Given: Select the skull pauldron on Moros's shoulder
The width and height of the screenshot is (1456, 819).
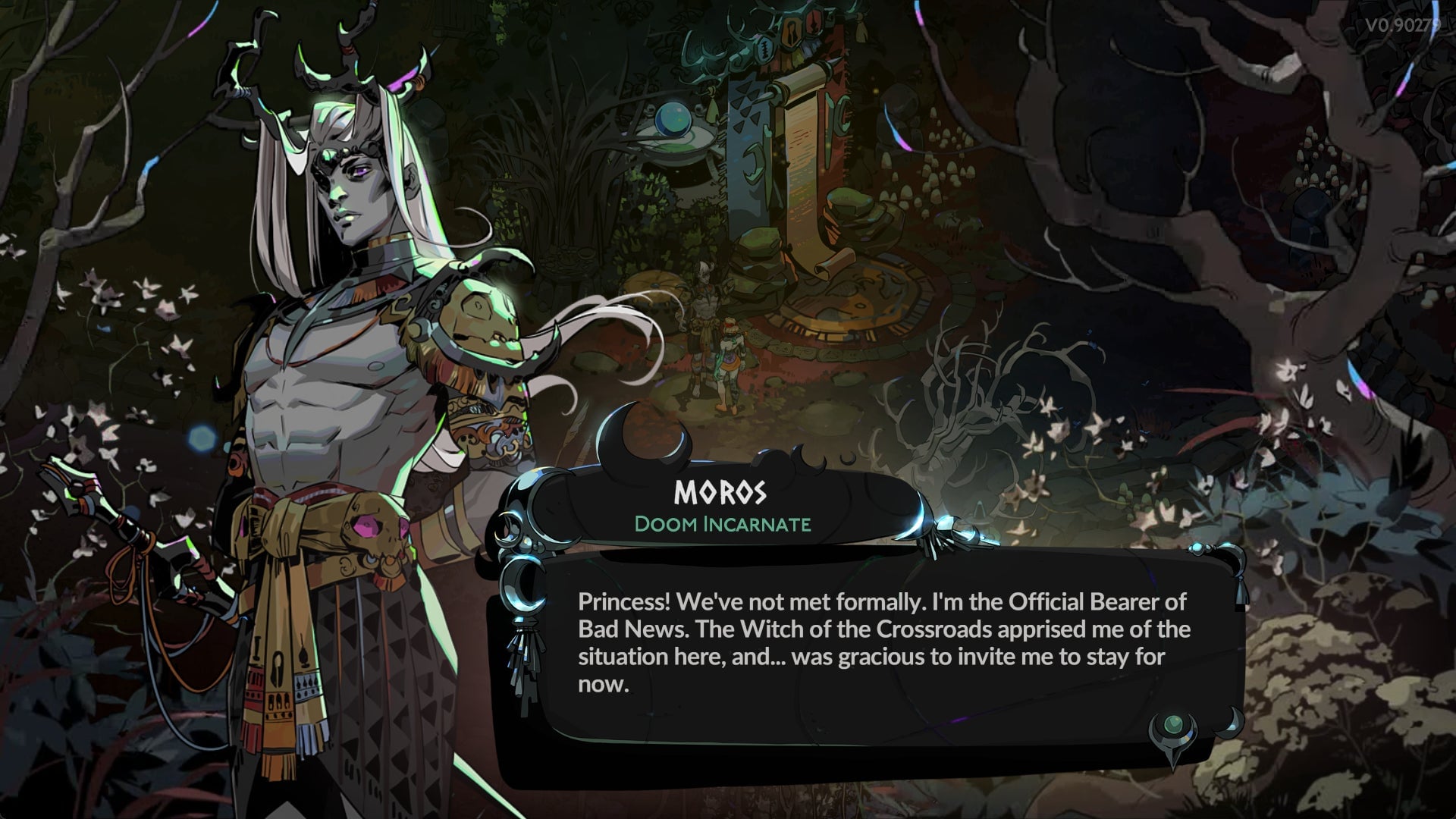Looking at the screenshot, I should point(478,311).
